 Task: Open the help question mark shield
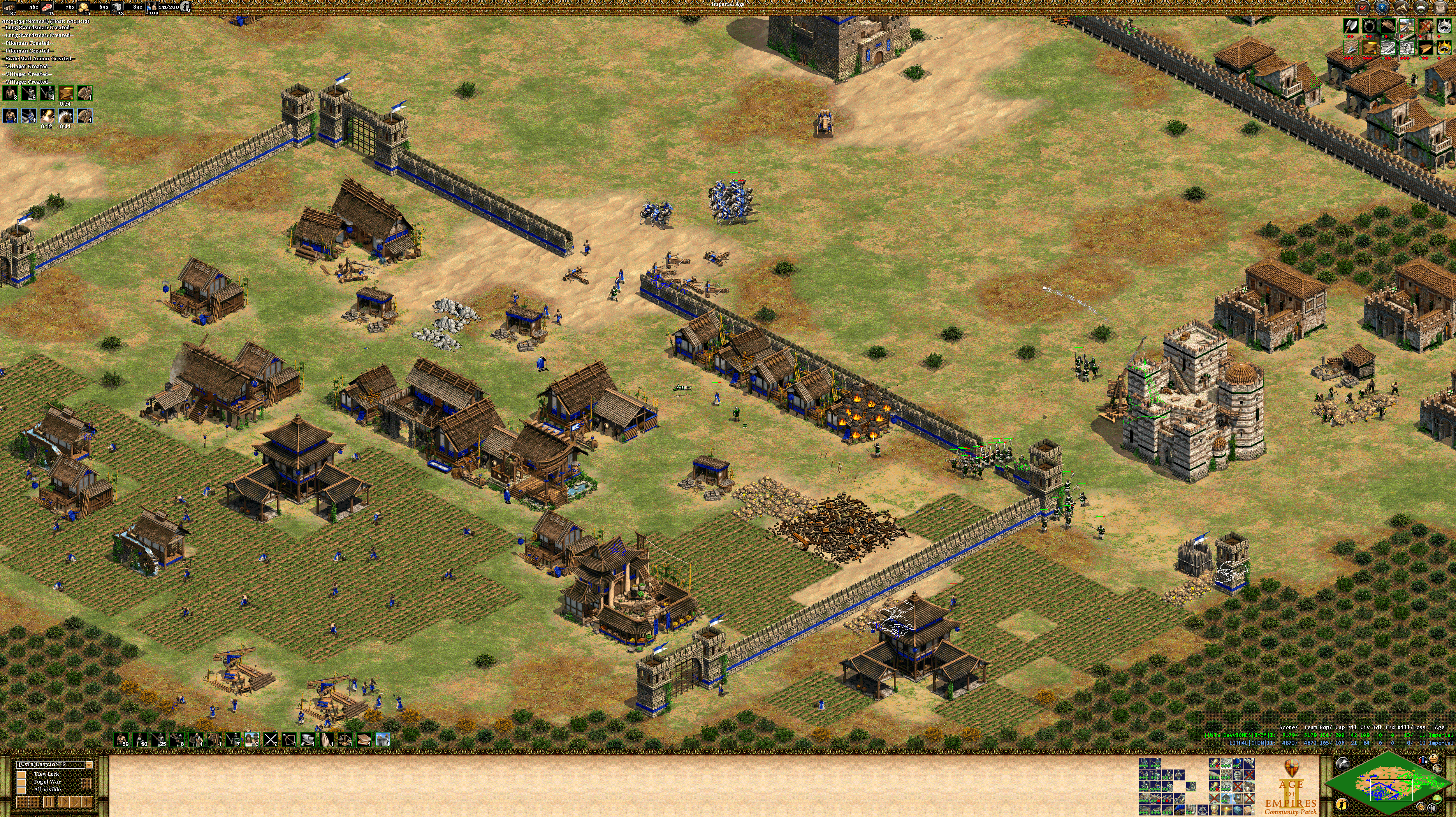(x=1382, y=7)
